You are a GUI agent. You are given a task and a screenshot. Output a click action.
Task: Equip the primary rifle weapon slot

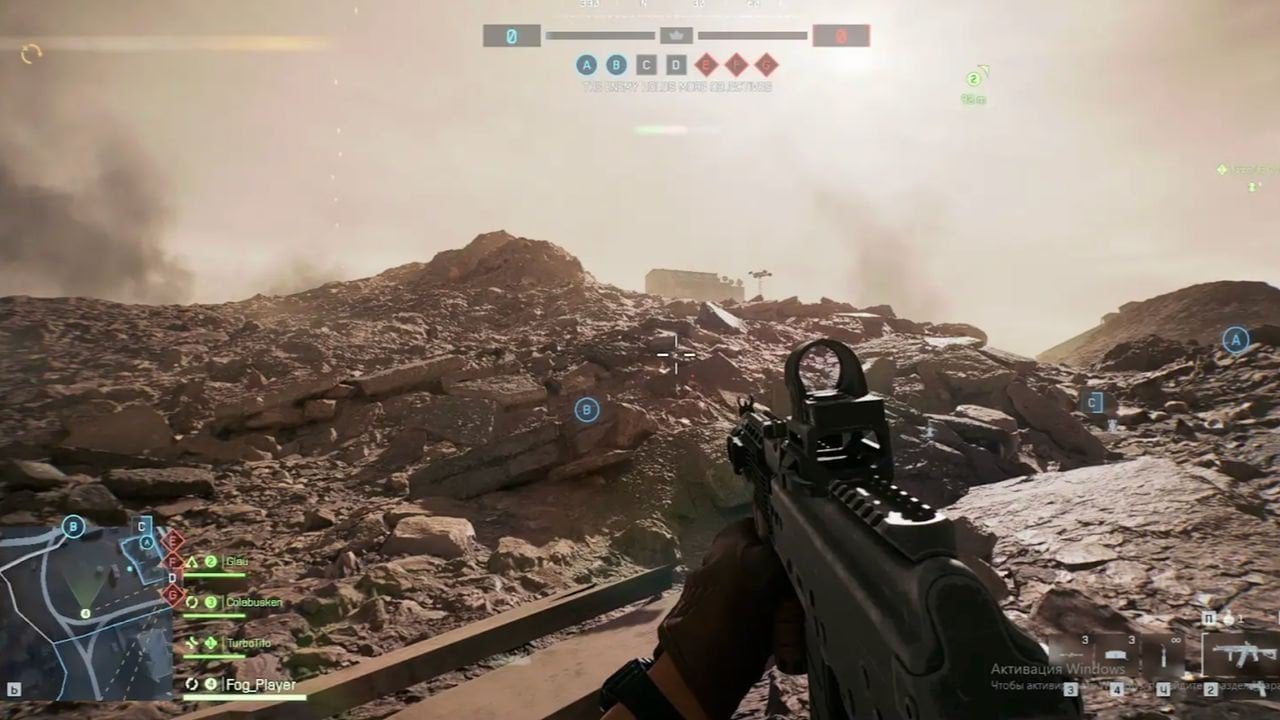click(x=1240, y=657)
